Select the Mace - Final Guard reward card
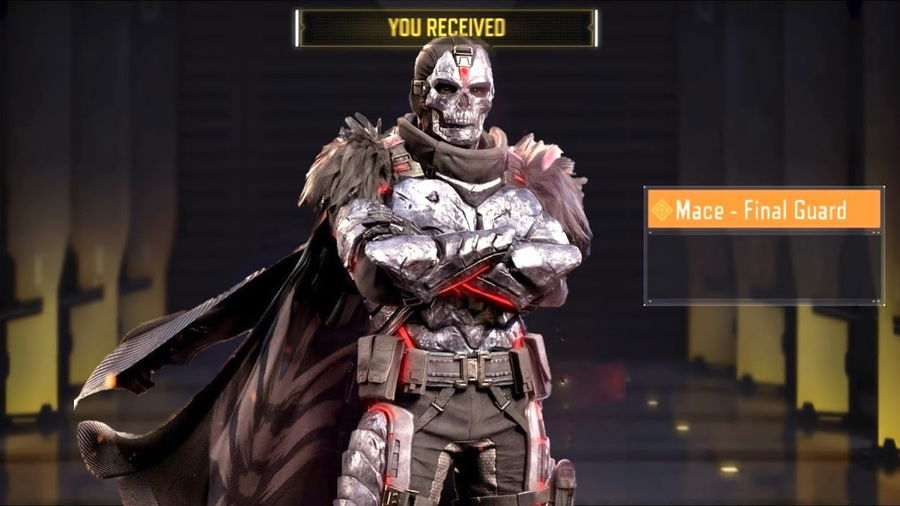900x506 pixels. click(763, 245)
